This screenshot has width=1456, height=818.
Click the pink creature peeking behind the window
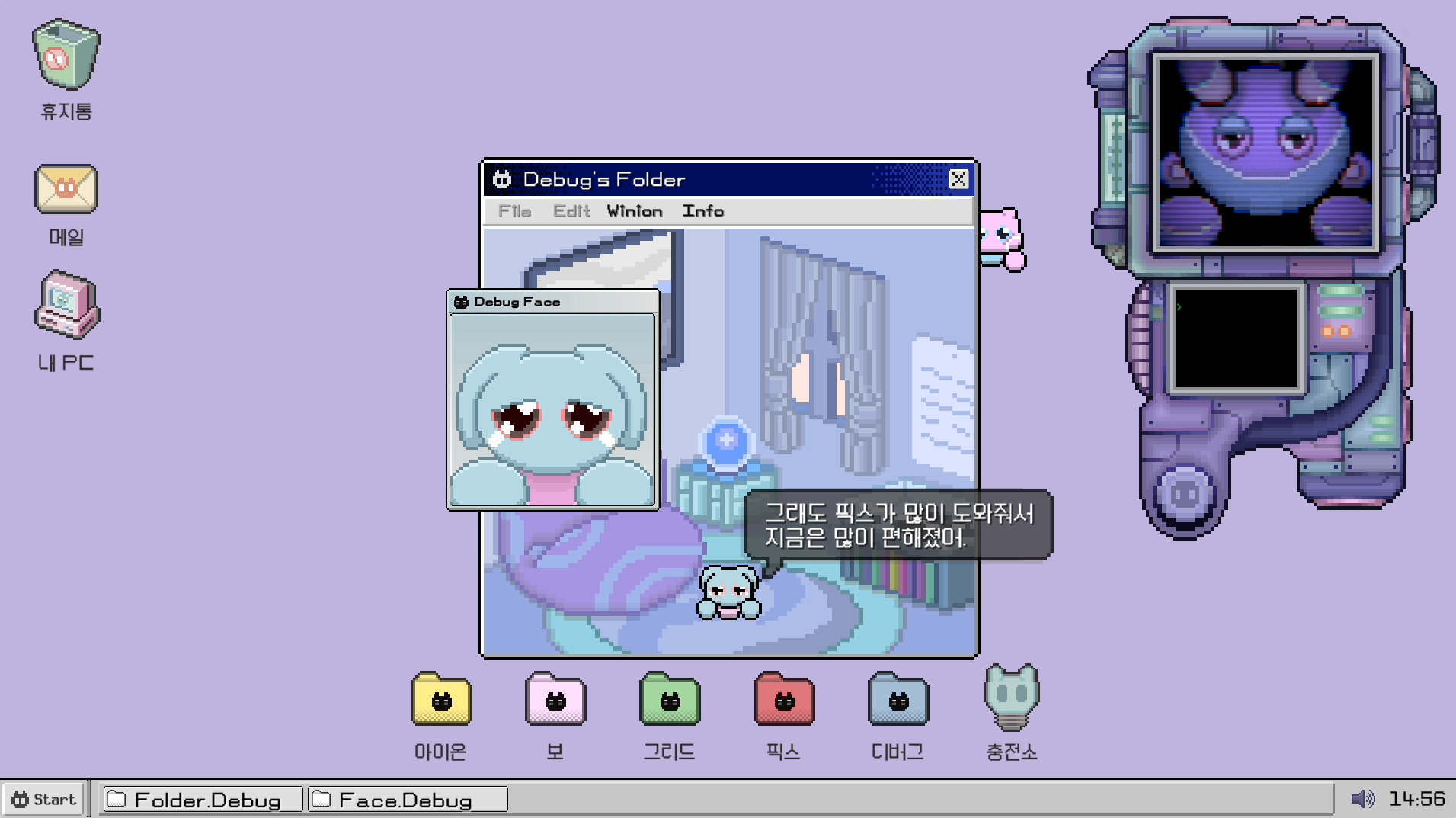click(x=1000, y=236)
